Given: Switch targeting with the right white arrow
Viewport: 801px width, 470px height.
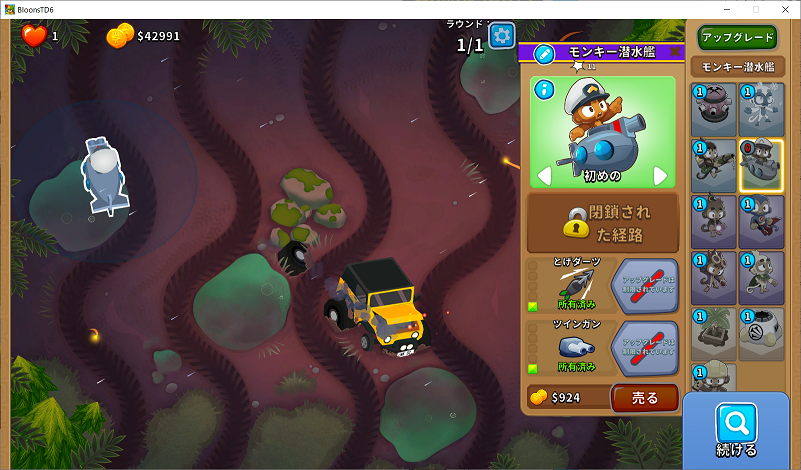Looking at the screenshot, I should (660, 176).
